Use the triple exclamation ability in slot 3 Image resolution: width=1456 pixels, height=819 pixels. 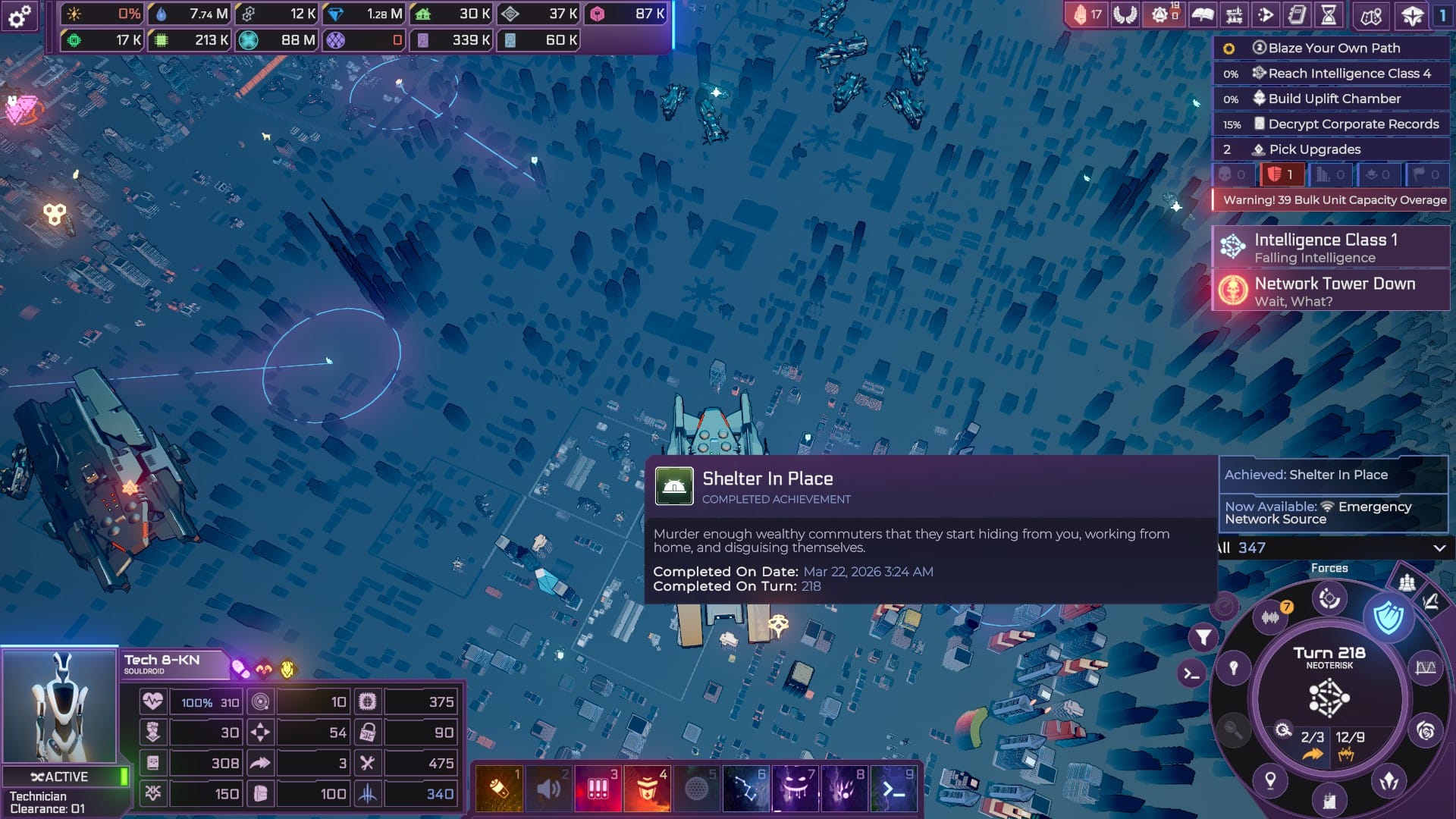(x=598, y=789)
